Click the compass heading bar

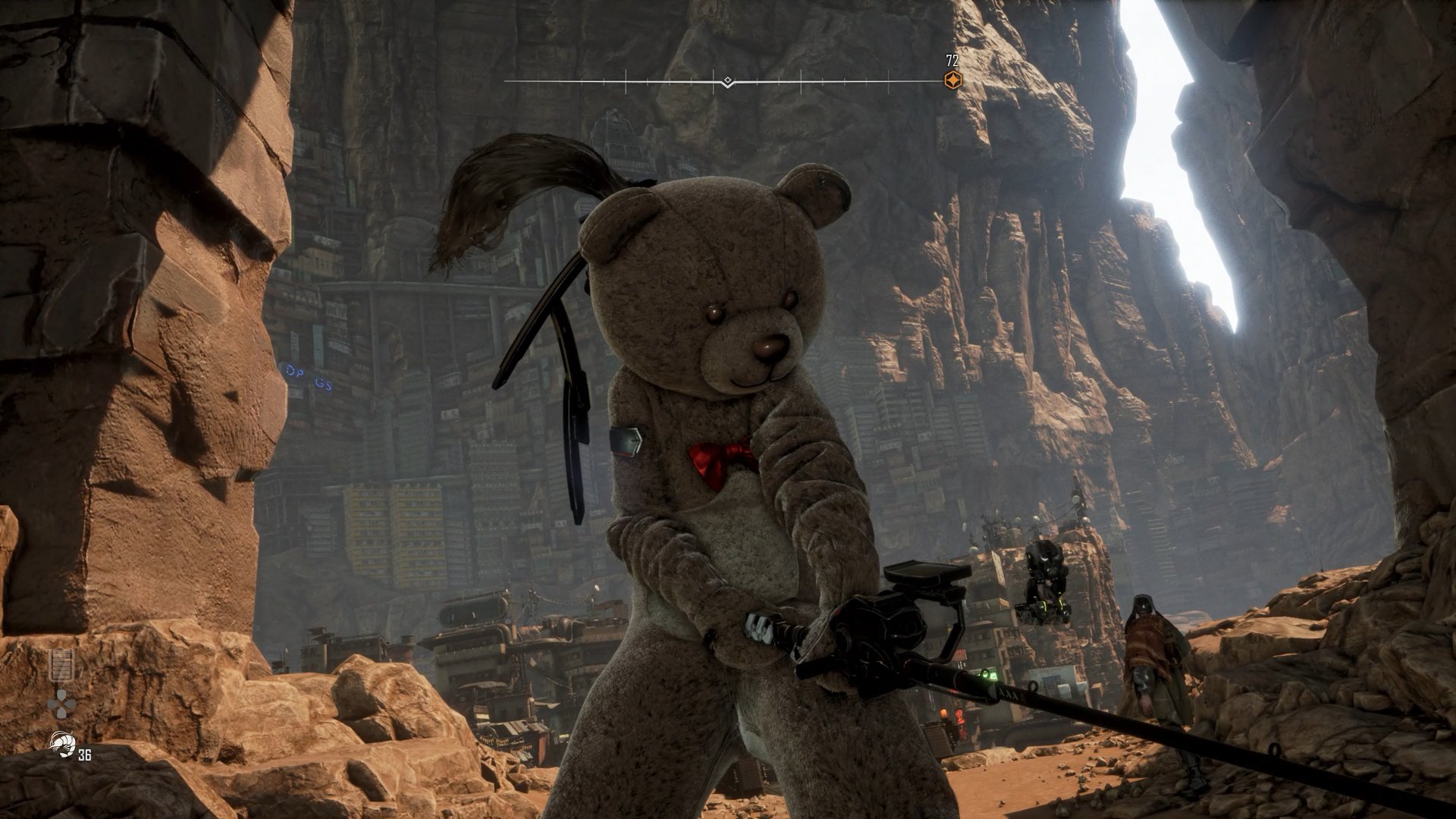point(726,81)
